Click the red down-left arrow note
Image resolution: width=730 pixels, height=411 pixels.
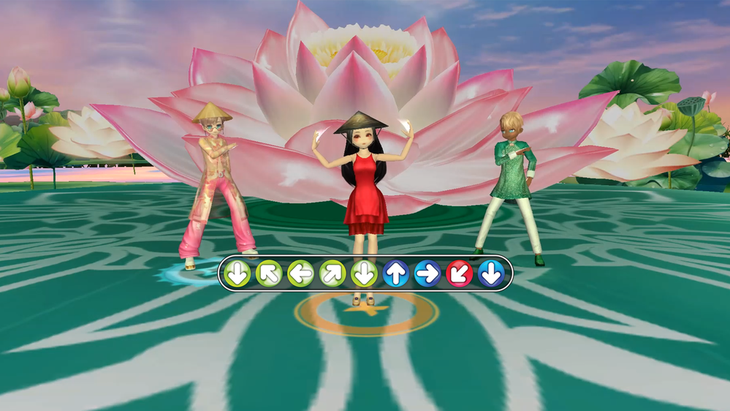[x=459, y=273]
